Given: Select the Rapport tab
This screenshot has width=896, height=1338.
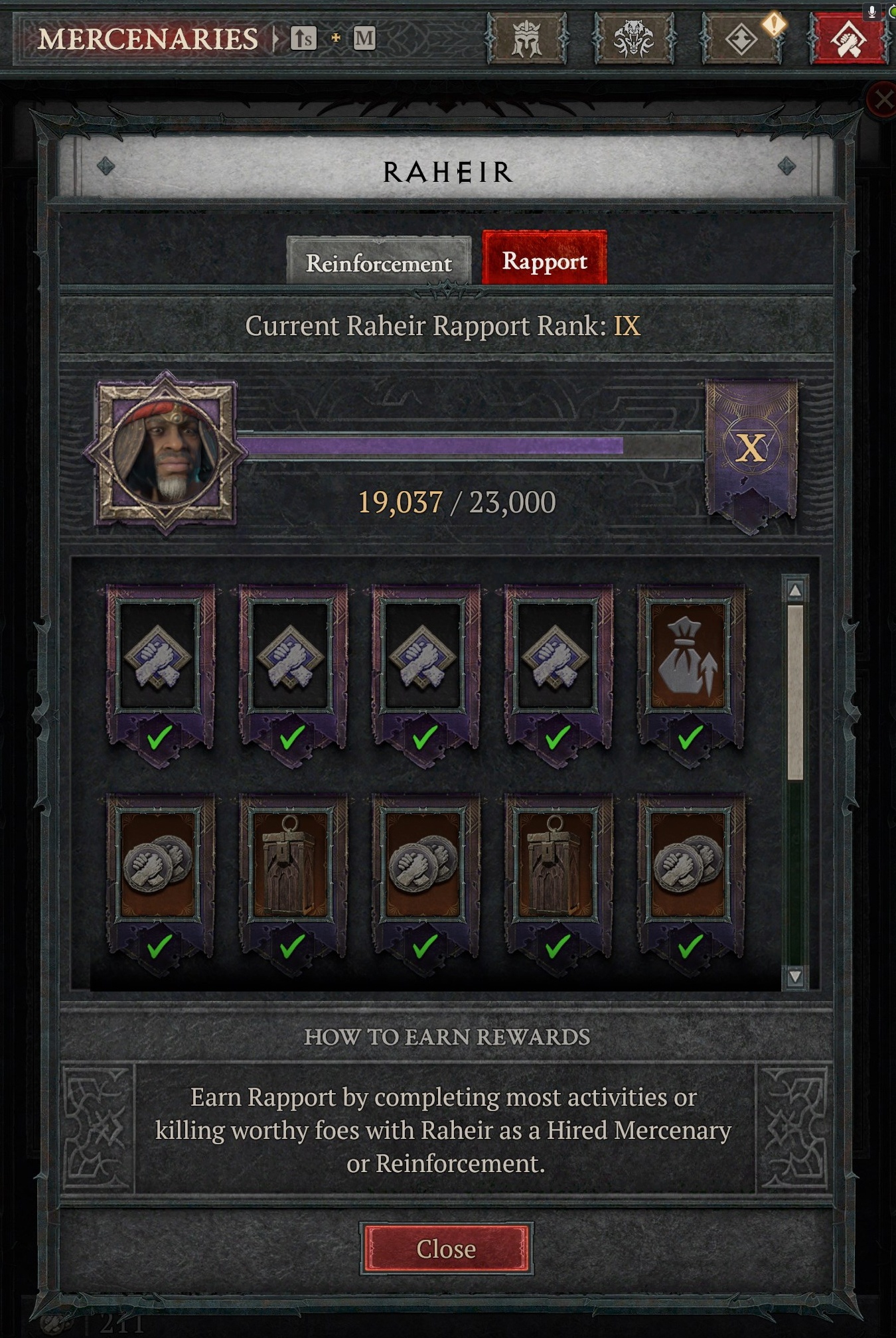Looking at the screenshot, I should tap(546, 261).
